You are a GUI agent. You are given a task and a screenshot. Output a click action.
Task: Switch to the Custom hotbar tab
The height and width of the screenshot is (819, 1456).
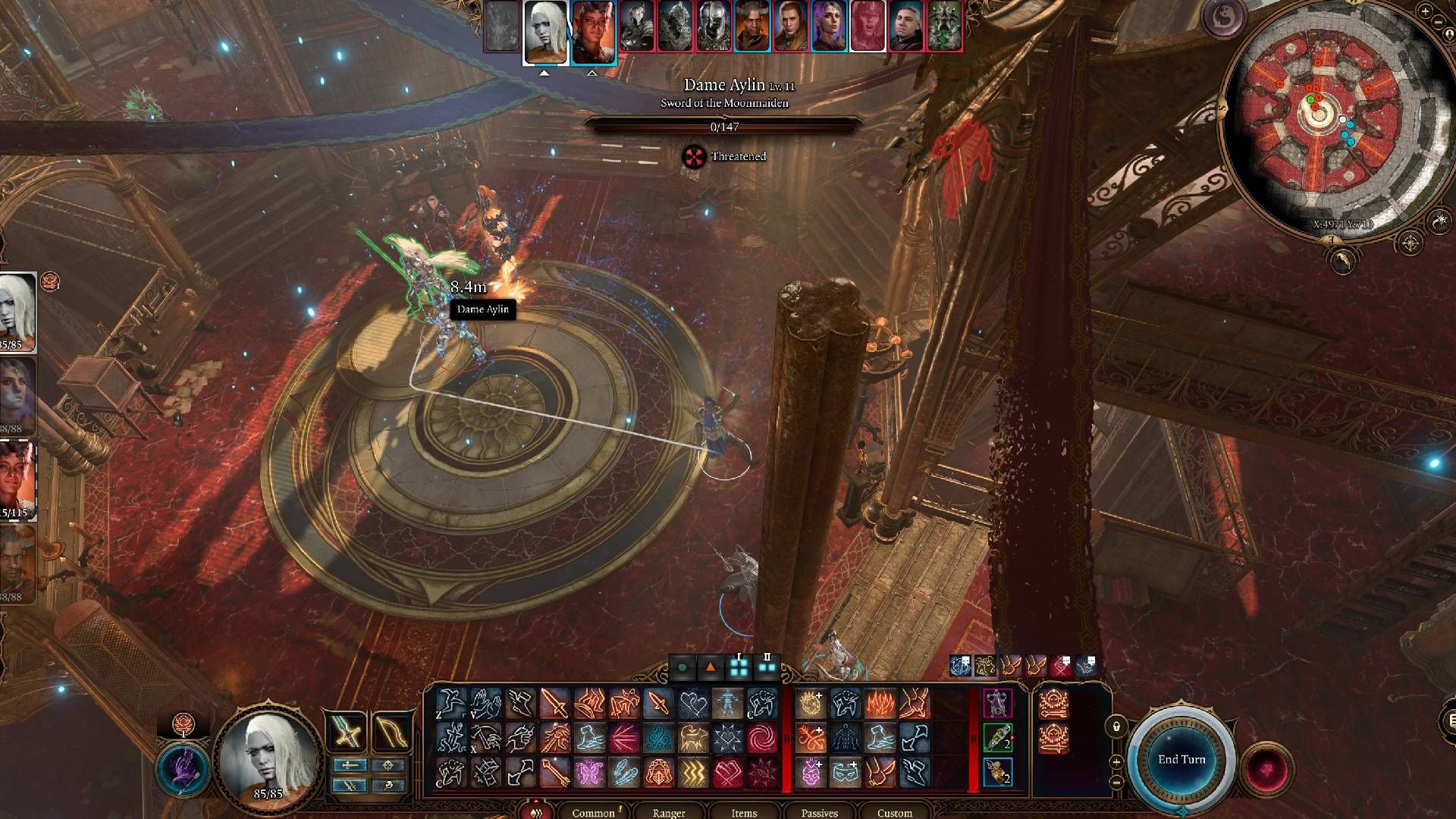(895, 812)
